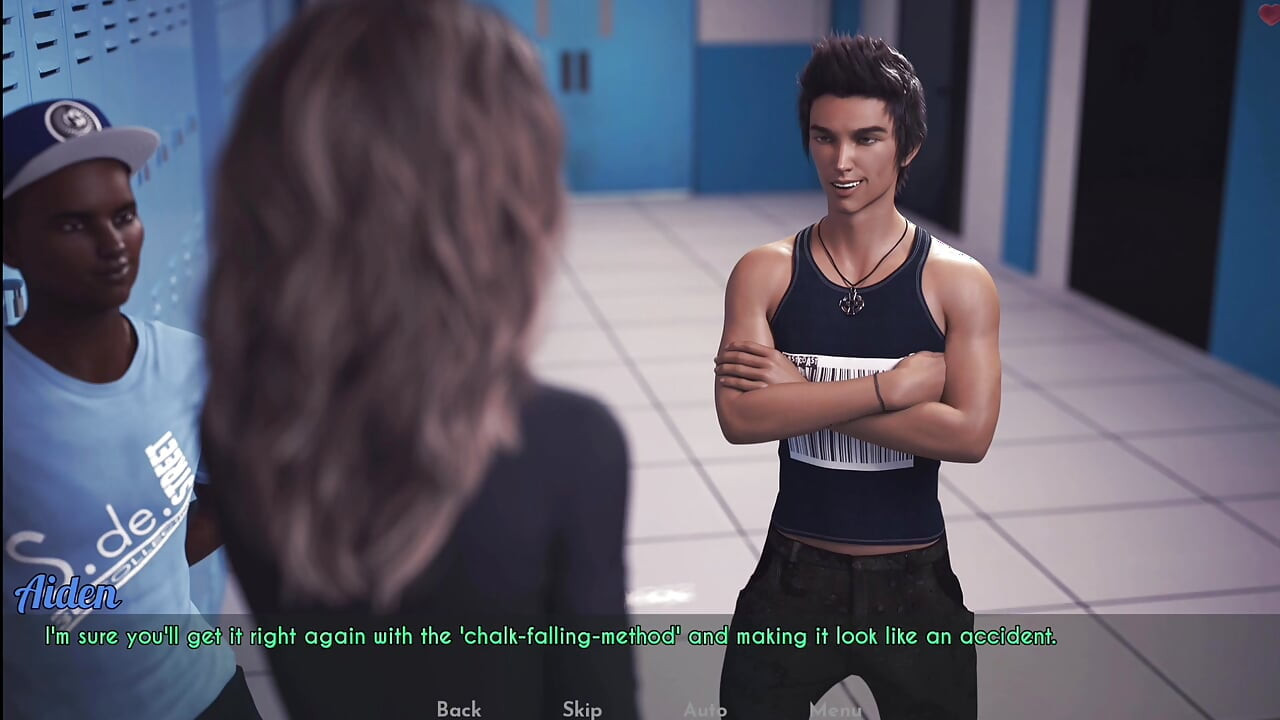Click the 'chalk-falling-method' quoted phrase

pos(572,635)
